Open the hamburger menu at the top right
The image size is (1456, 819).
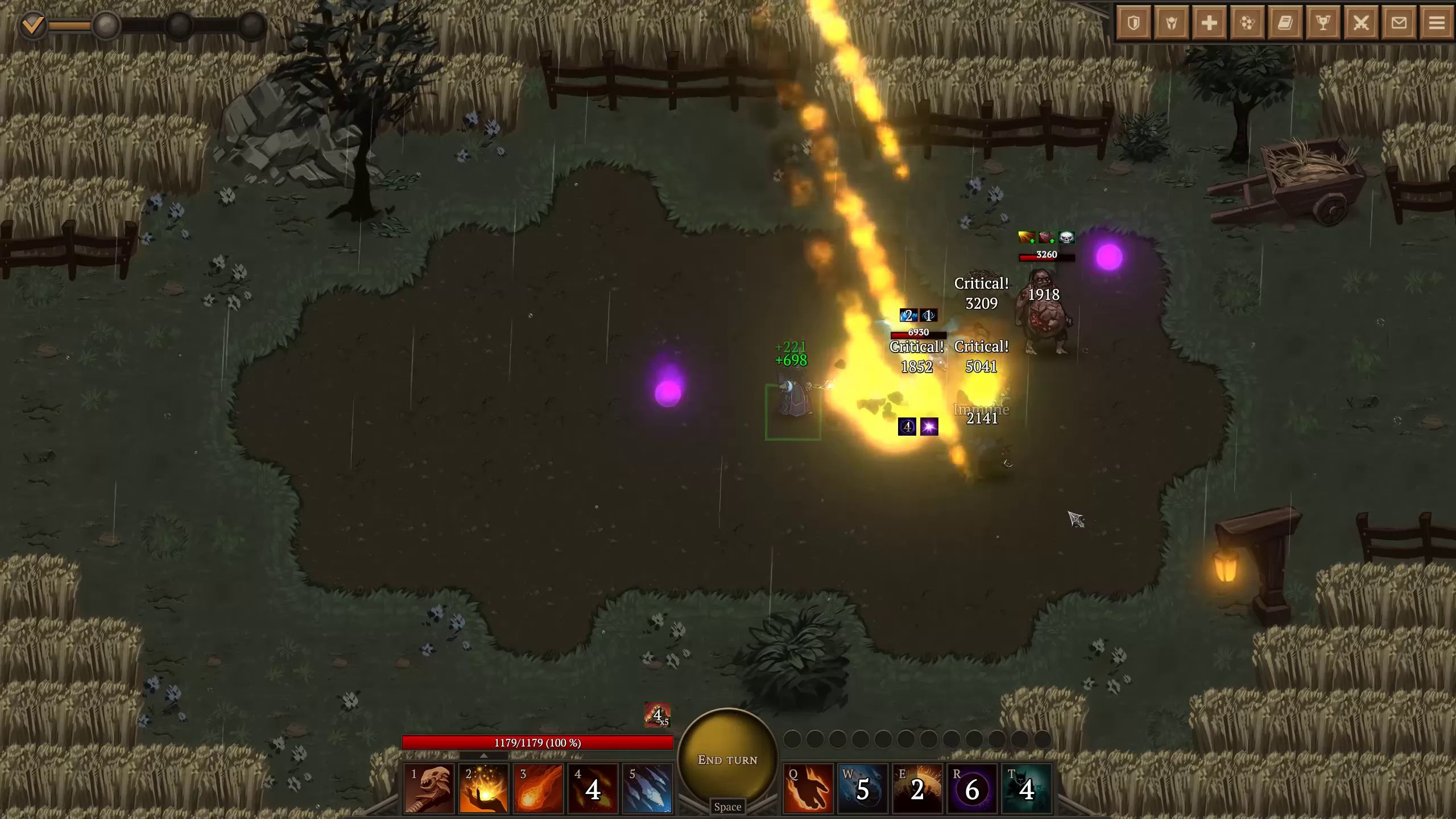point(1438,23)
